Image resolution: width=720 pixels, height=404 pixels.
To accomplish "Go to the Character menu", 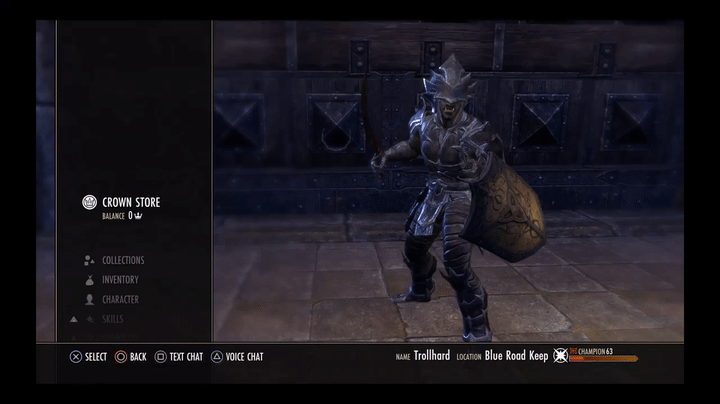I will tap(120, 299).
